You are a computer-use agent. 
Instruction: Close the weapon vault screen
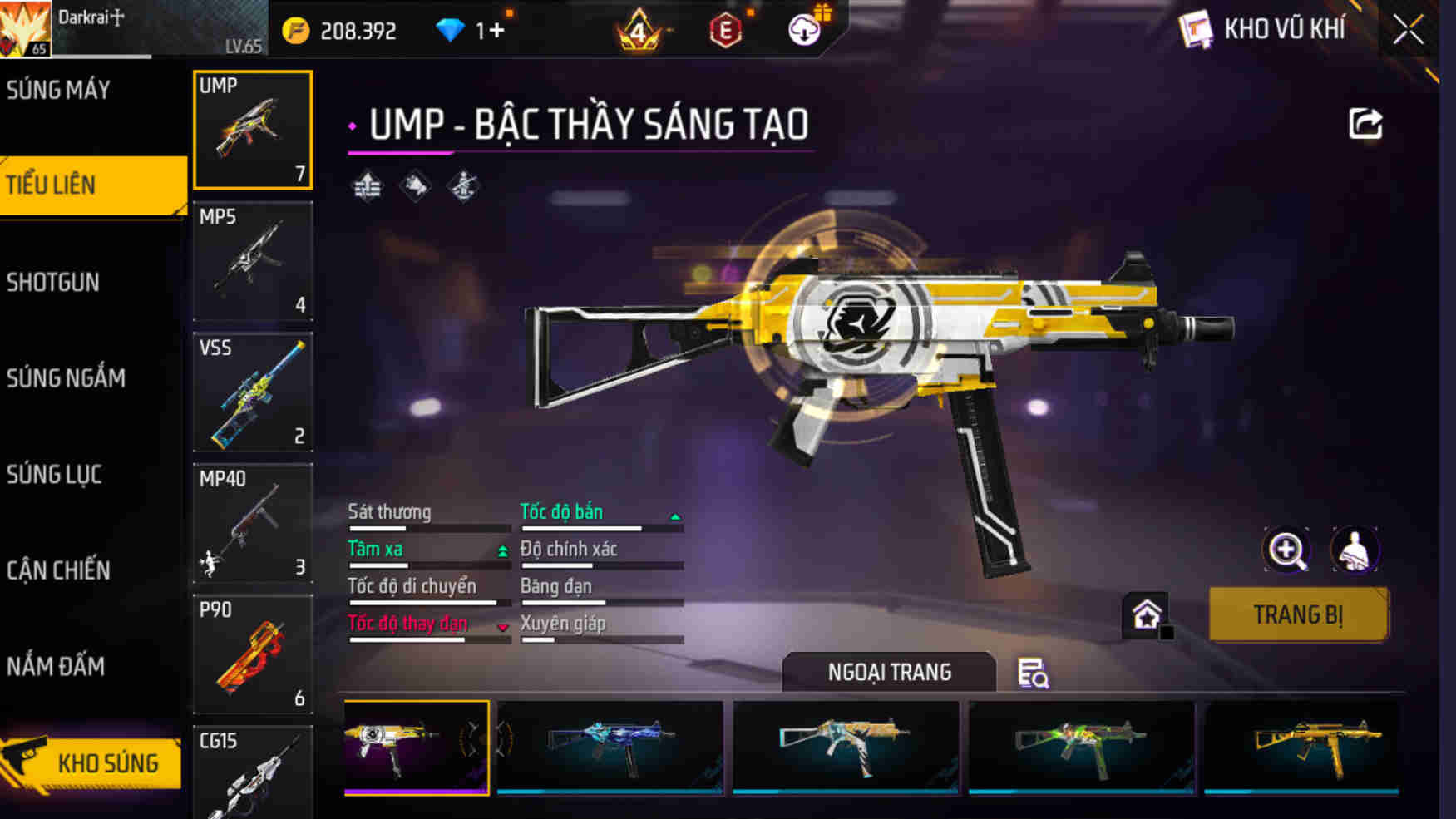pyautogui.click(x=1408, y=31)
